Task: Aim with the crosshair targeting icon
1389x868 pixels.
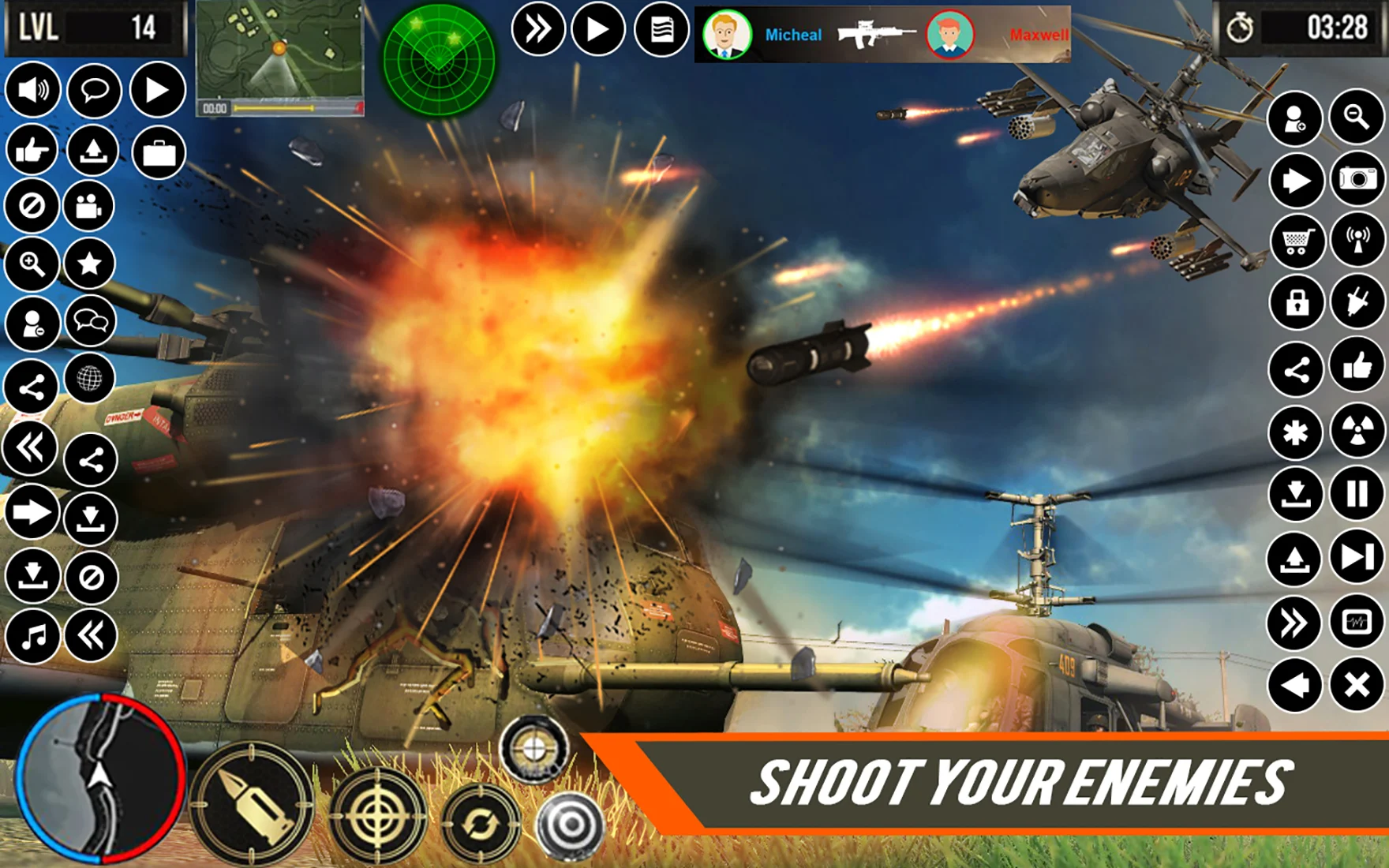Action: tap(379, 814)
